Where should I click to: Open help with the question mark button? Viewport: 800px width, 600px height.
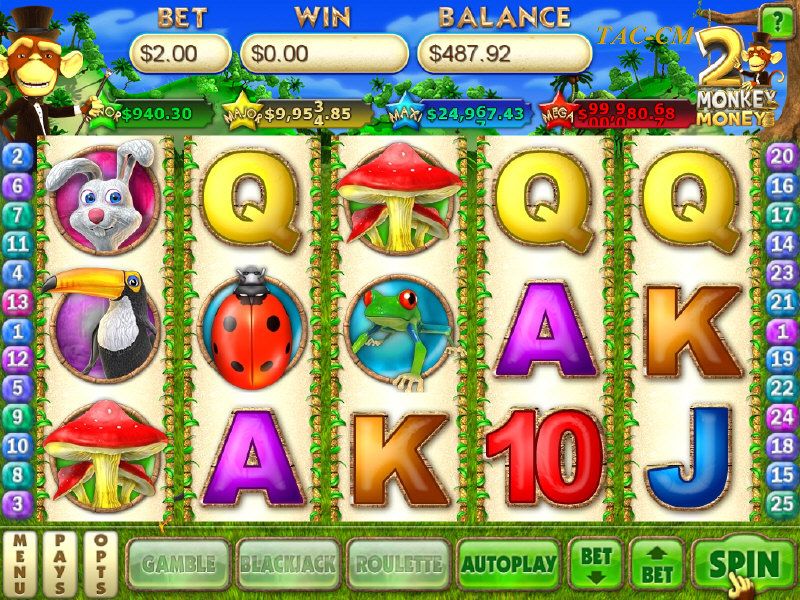[775, 21]
